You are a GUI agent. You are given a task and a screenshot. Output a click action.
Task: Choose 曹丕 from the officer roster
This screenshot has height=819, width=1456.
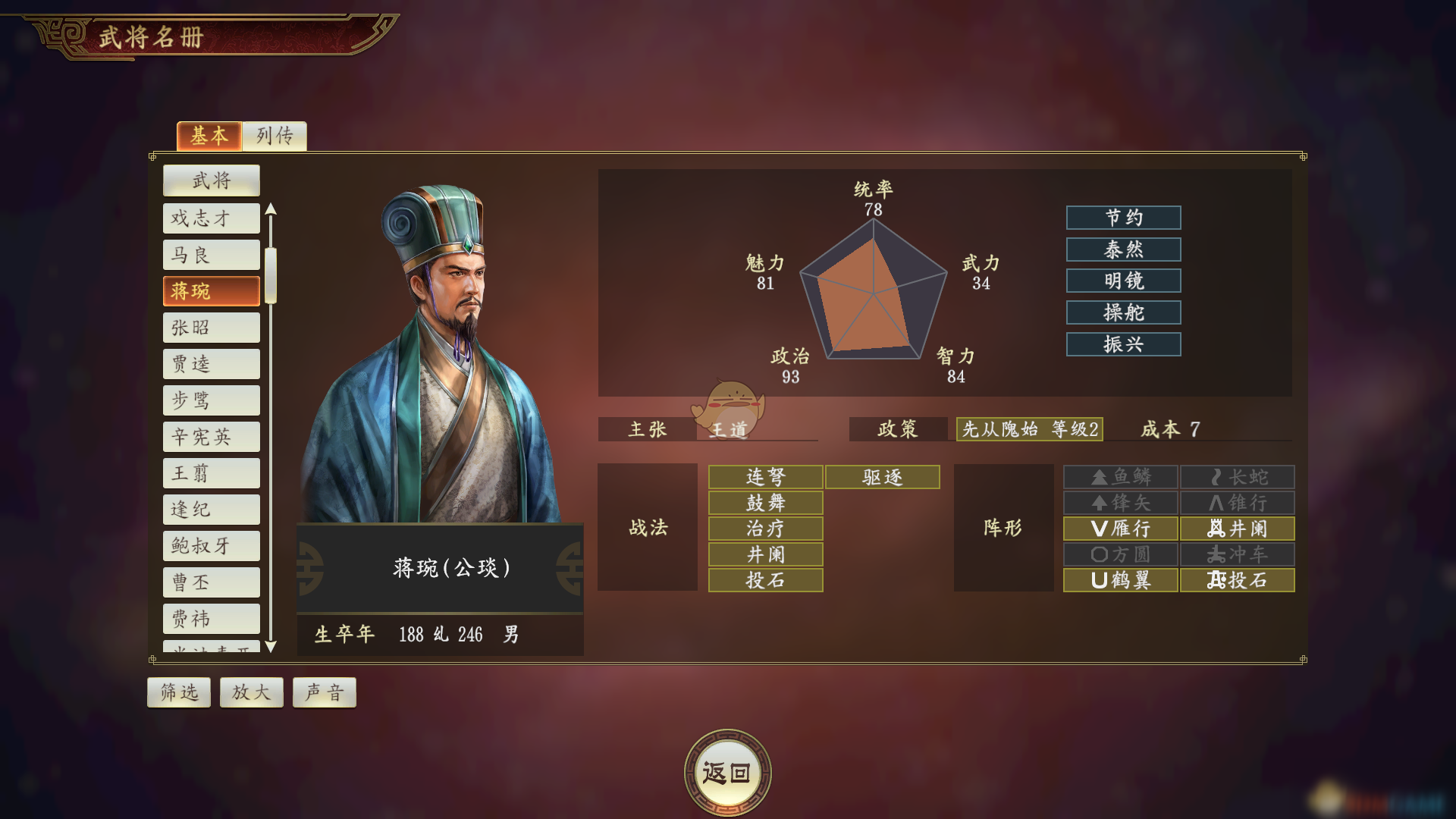click(x=211, y=582)
